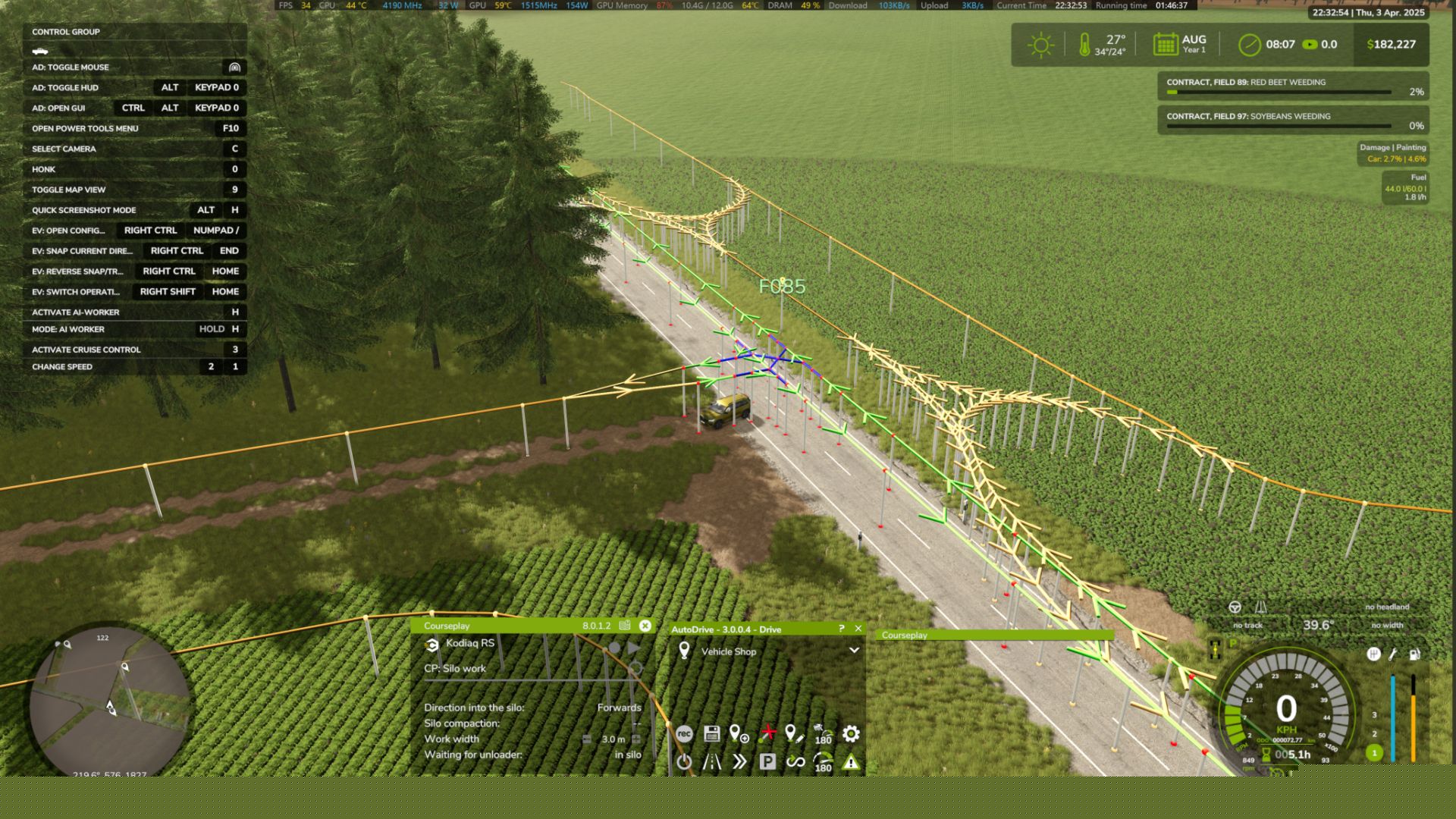Start AutoDrive route recording with rec button

point(684,733)
